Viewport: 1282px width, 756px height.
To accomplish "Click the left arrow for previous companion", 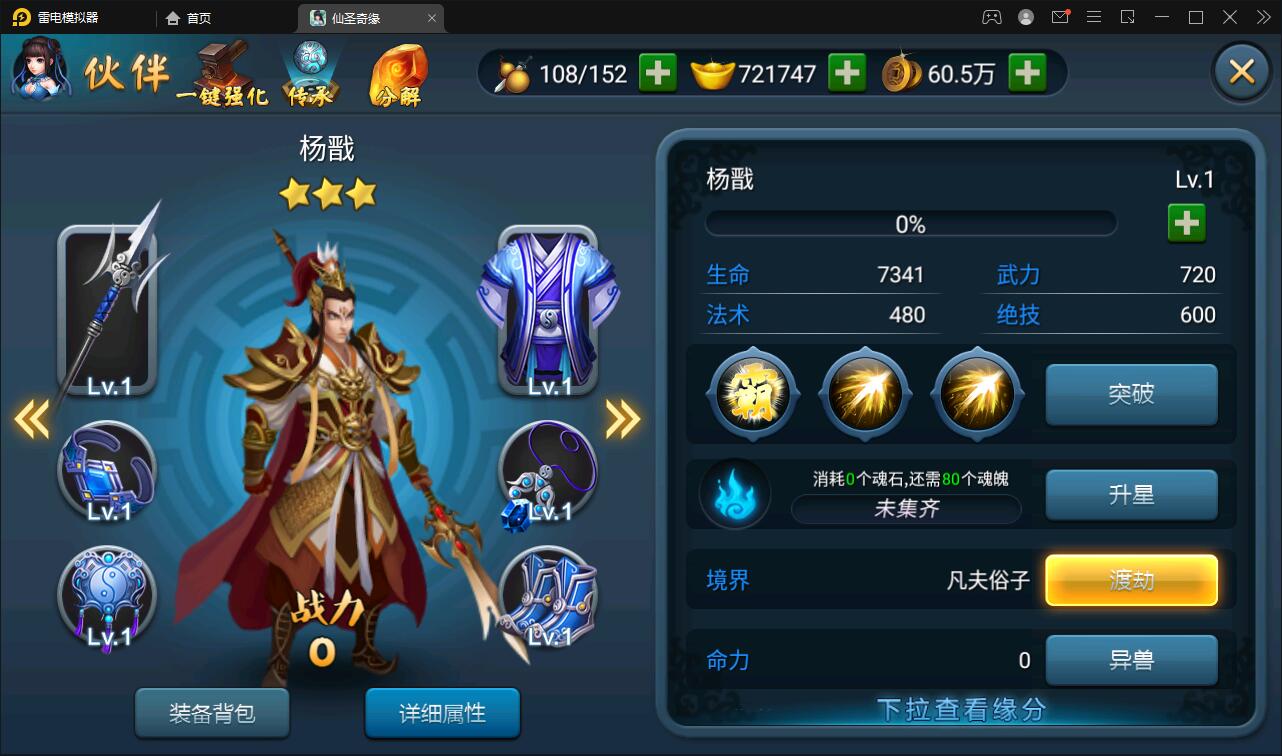I will [x=30, y=418].
